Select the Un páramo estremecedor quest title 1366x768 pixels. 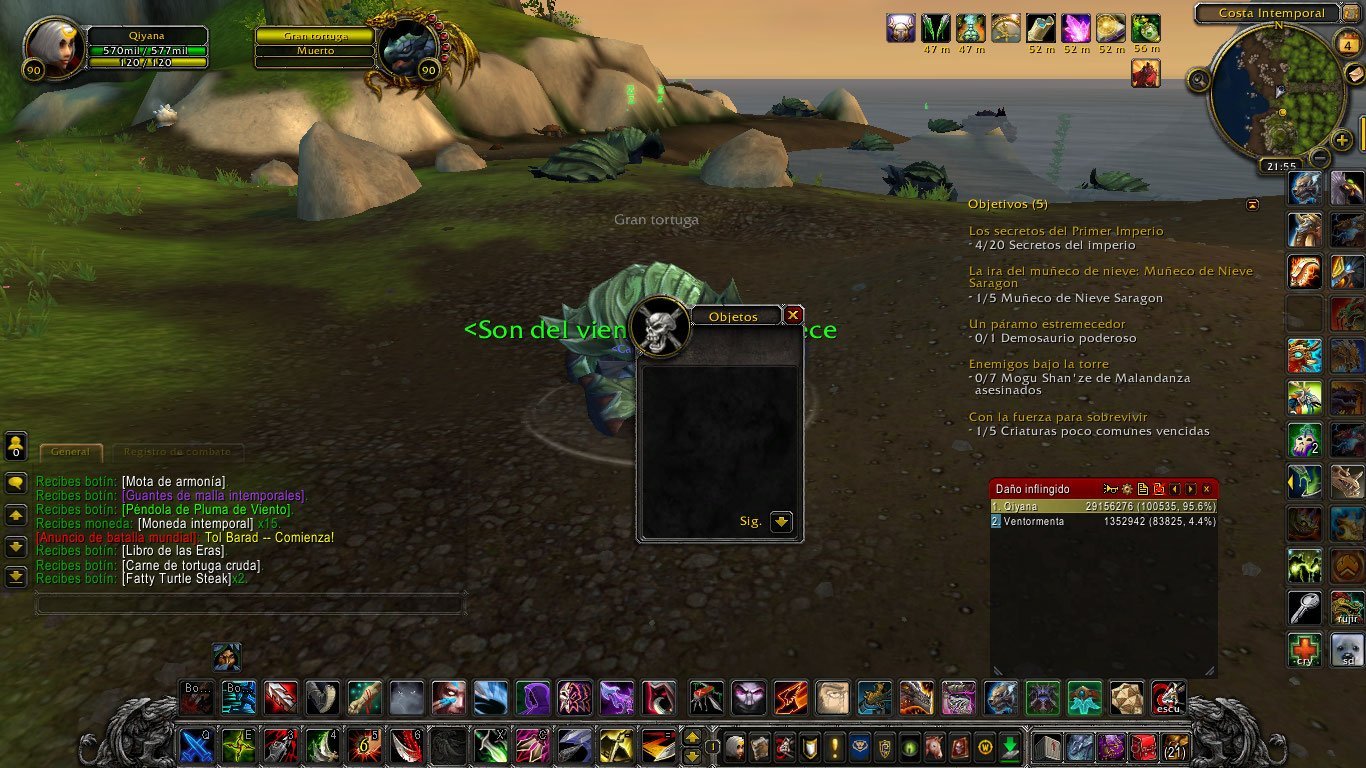pos(1047,324)
